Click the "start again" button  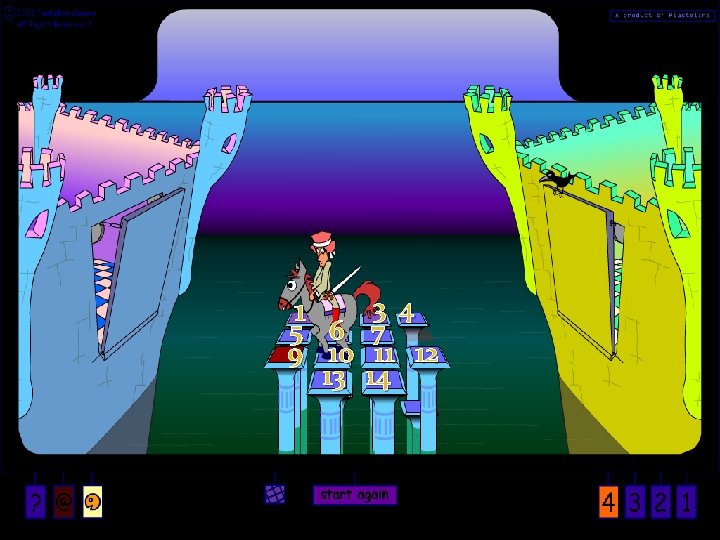point(356,495)
